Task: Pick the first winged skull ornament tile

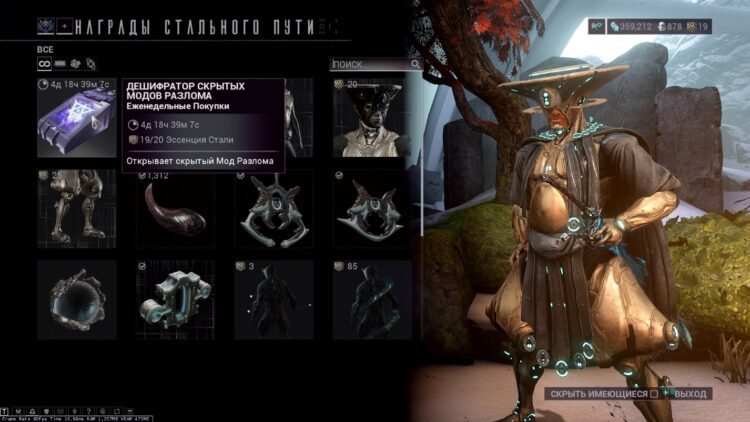Action: (x=273, y=208)
